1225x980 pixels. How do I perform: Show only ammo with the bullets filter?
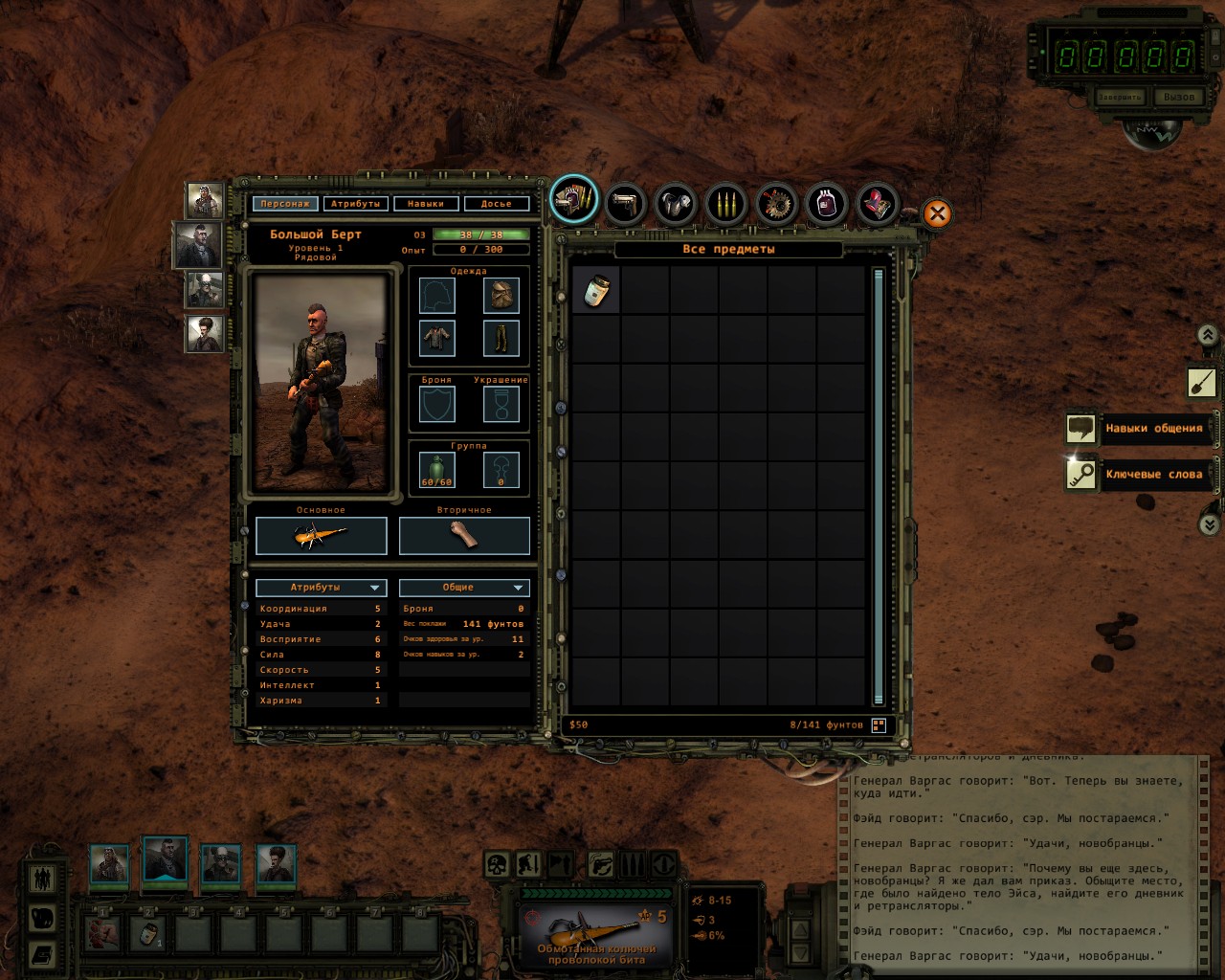coord(725,203)
